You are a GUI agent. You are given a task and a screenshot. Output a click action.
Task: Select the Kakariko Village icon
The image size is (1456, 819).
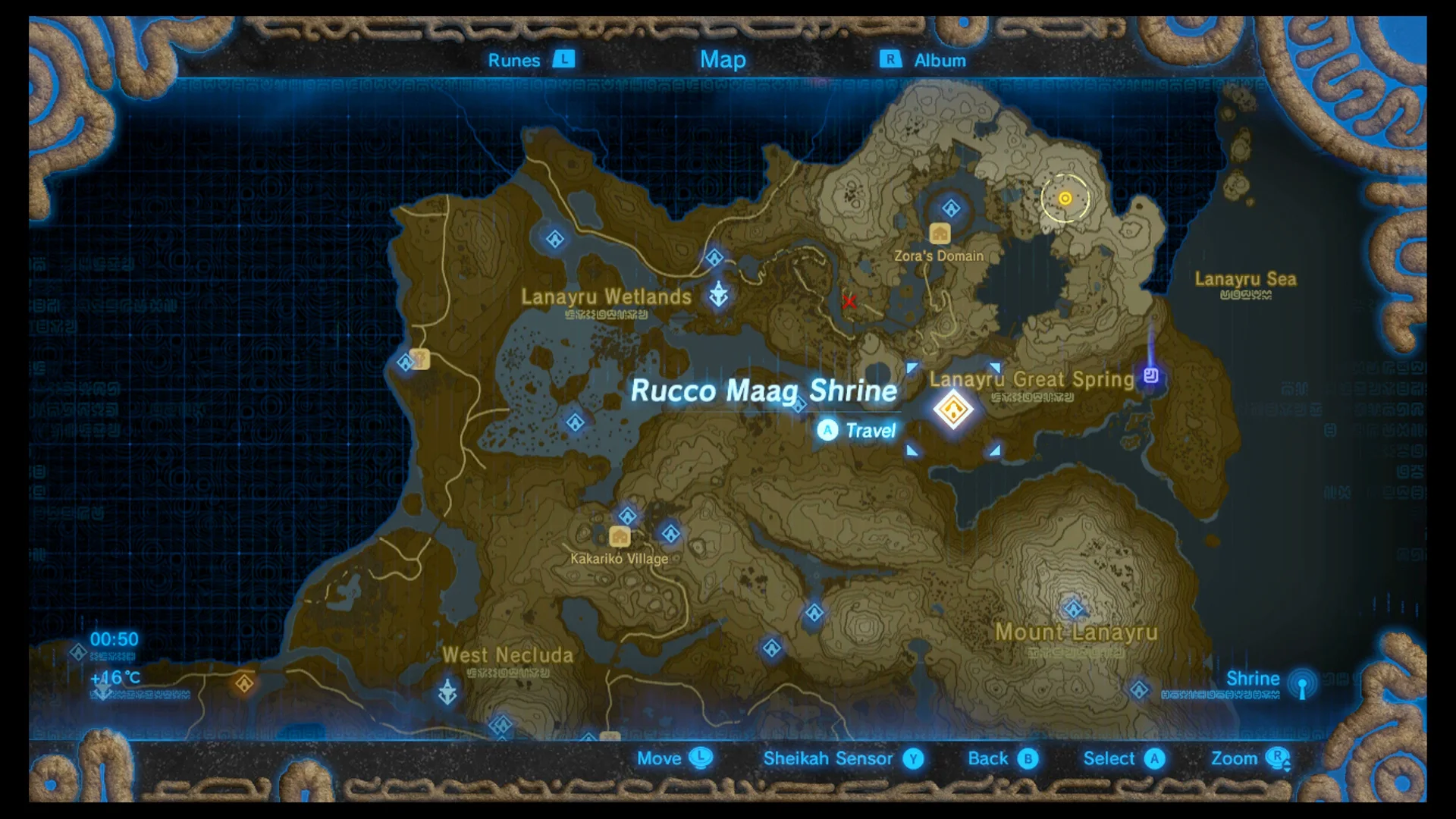[x=620, y=536]
